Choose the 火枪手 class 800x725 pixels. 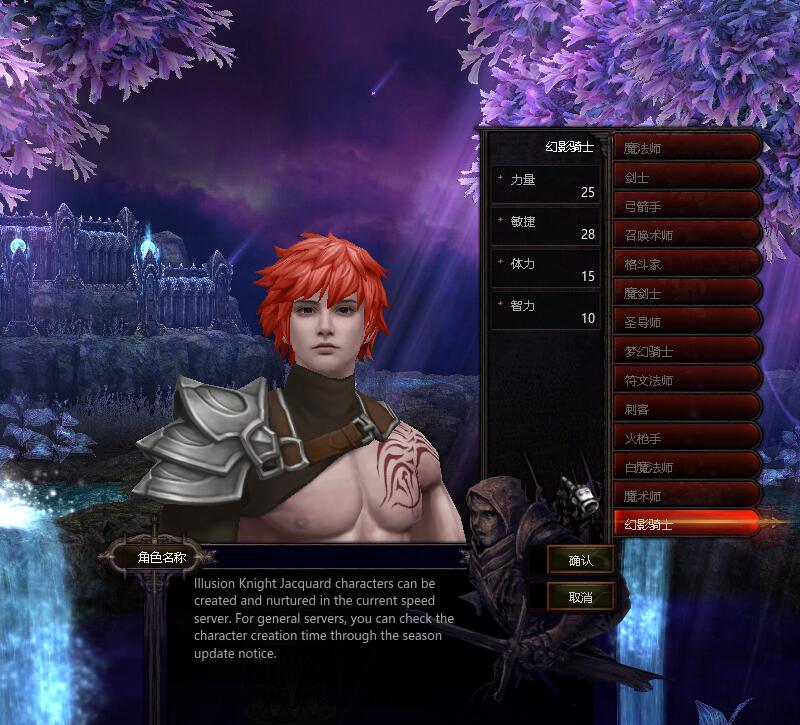pos(686,437)
